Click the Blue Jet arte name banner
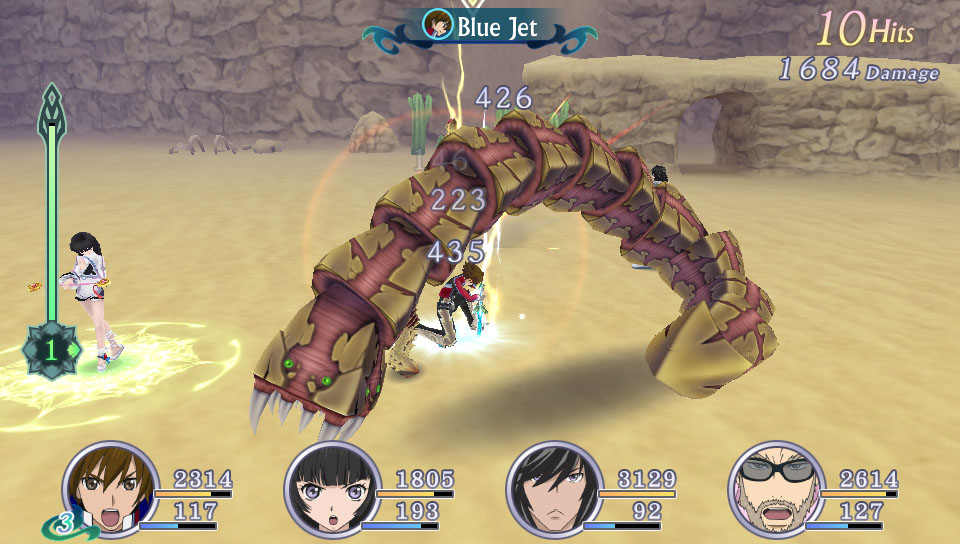Viewport: 960px width, 544px height. 483,27
